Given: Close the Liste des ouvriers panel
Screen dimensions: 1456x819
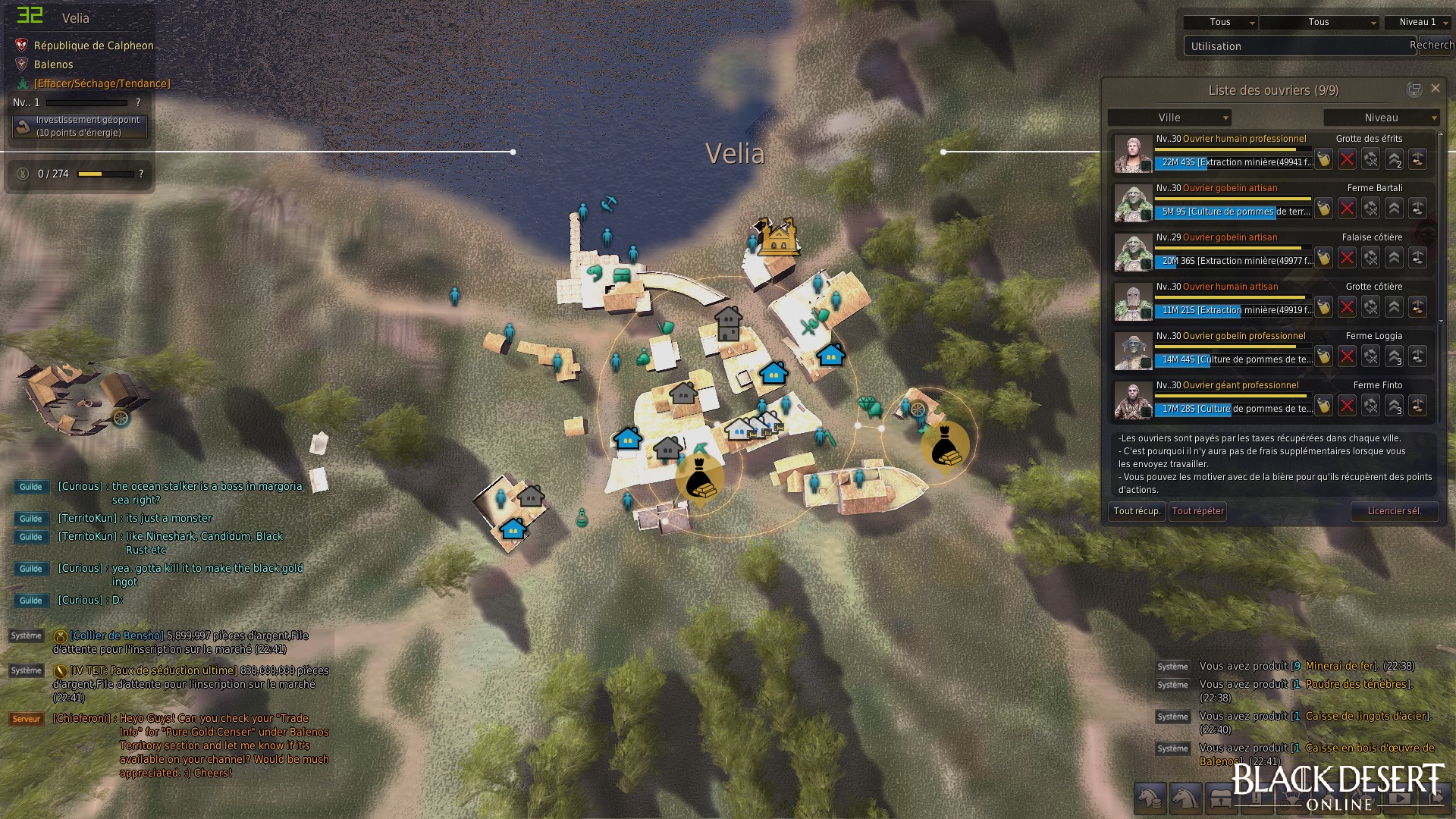Looking at the screenshot, I should [x=1435, y=89].
